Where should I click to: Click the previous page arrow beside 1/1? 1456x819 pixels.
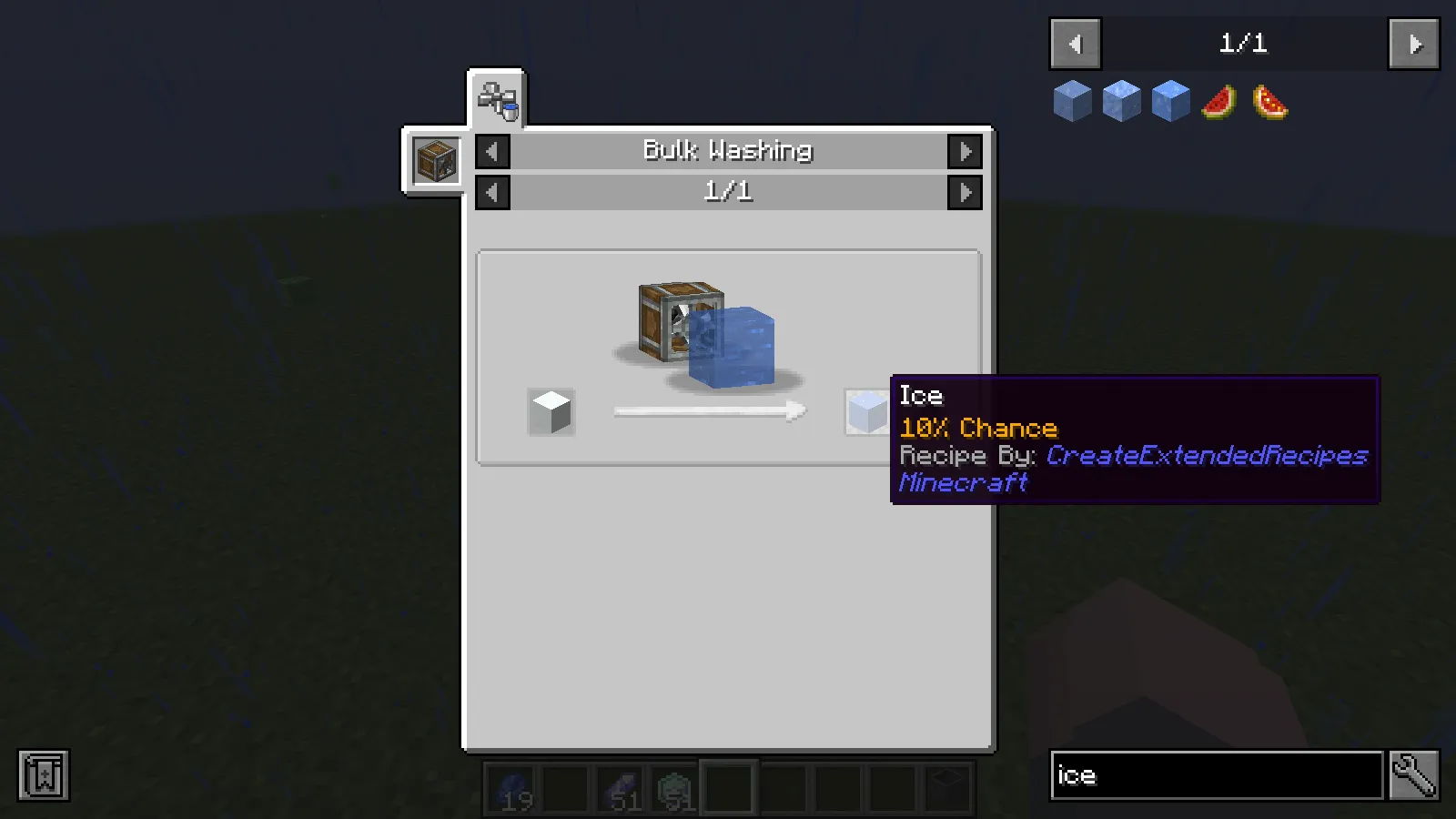1075,44
